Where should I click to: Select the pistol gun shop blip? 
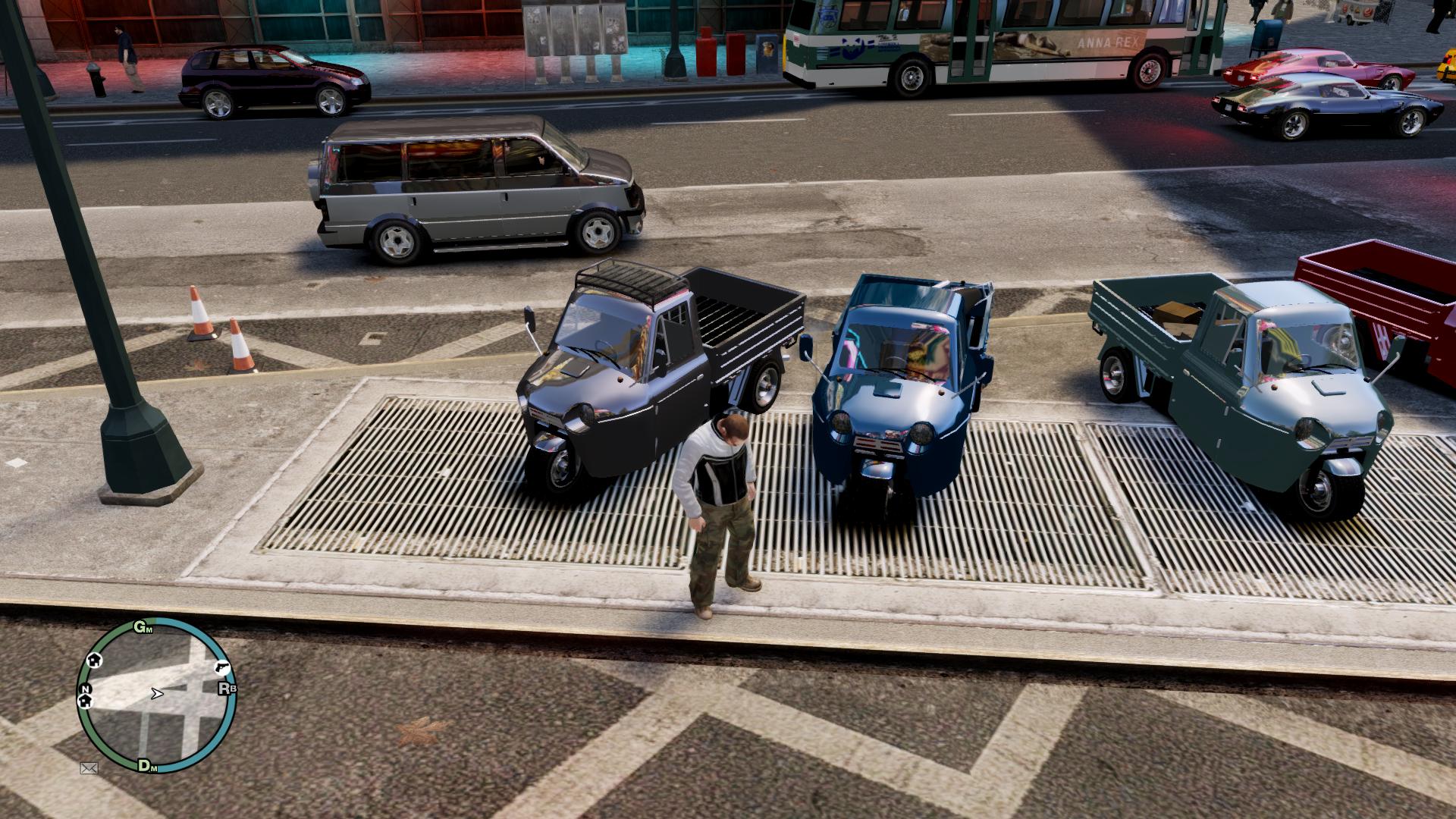coord(223,667)
